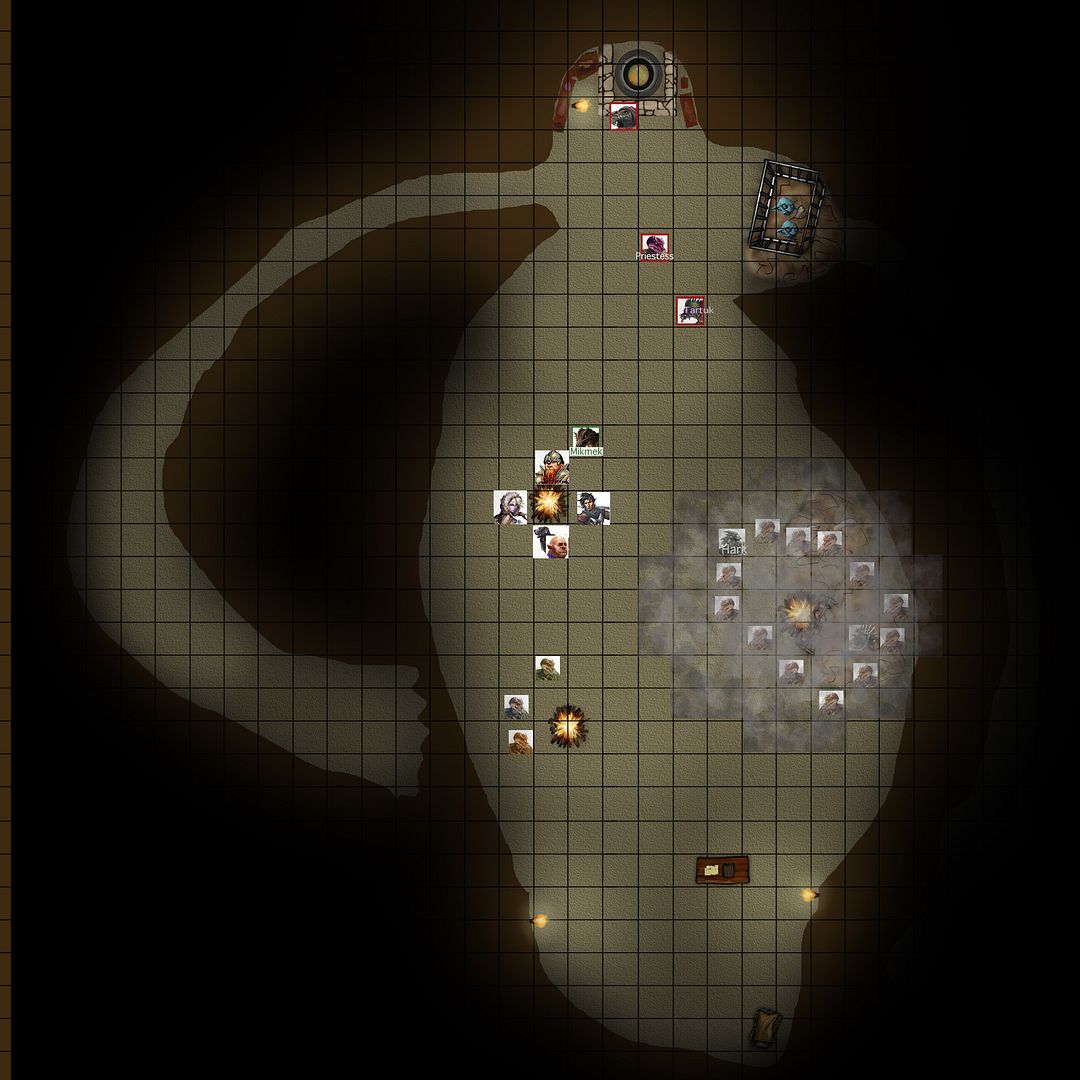Select the Mikmek token
This screenshot has height=1080, width=1080.
(x=586, y=439)
